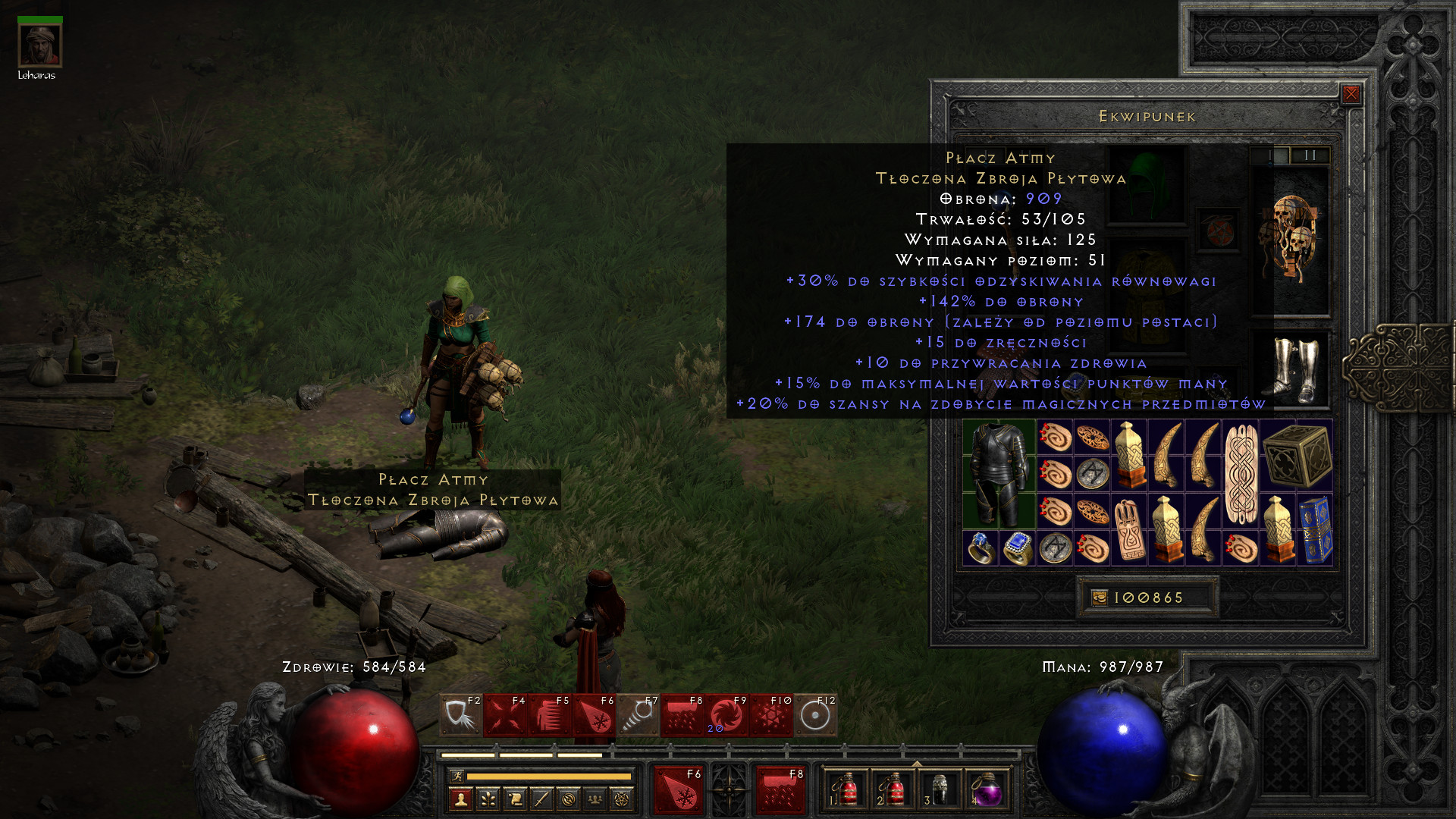
Task: Open the character screen button
Action: tap(461, 799)
